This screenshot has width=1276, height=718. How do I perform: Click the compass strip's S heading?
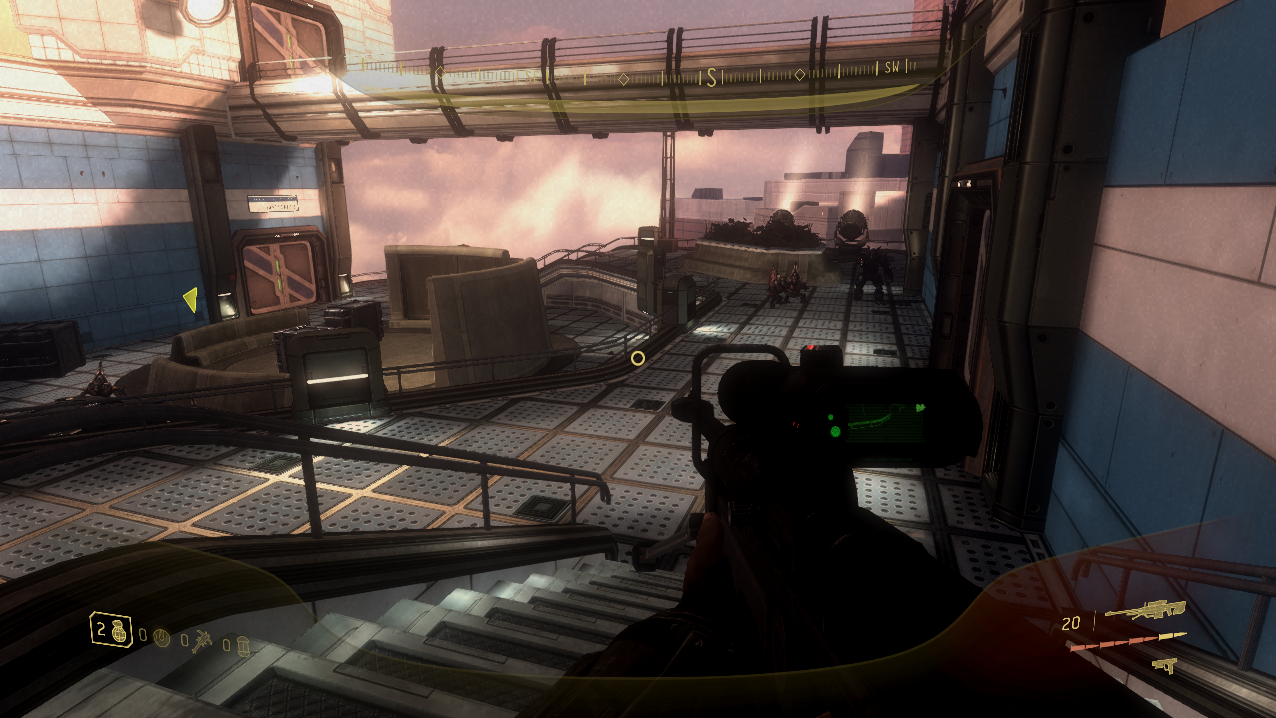711,77
